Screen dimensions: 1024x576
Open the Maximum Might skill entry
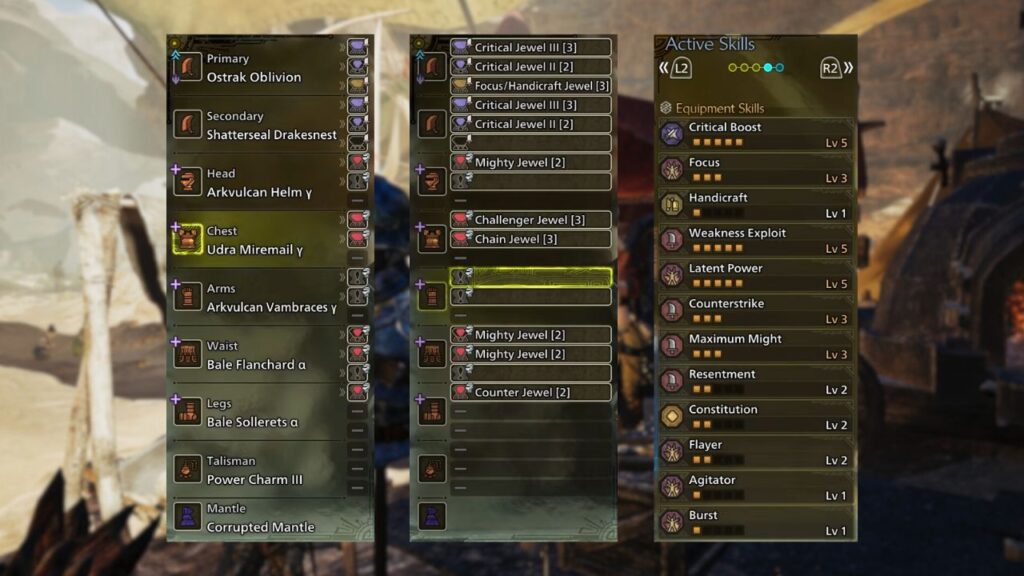[x=755, y=347]
